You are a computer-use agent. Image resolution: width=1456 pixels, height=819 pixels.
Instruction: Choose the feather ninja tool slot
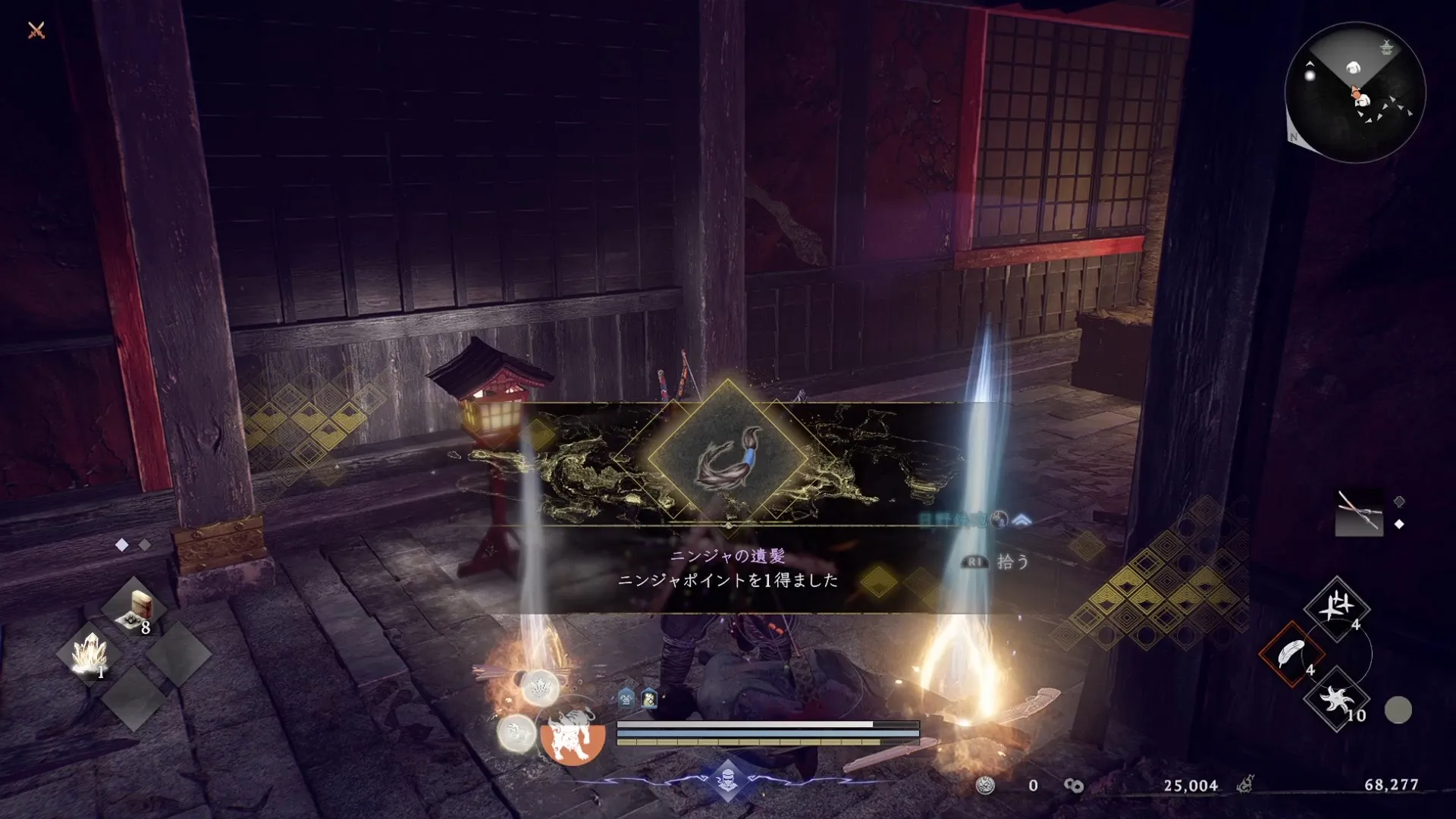click(1291, 654)
